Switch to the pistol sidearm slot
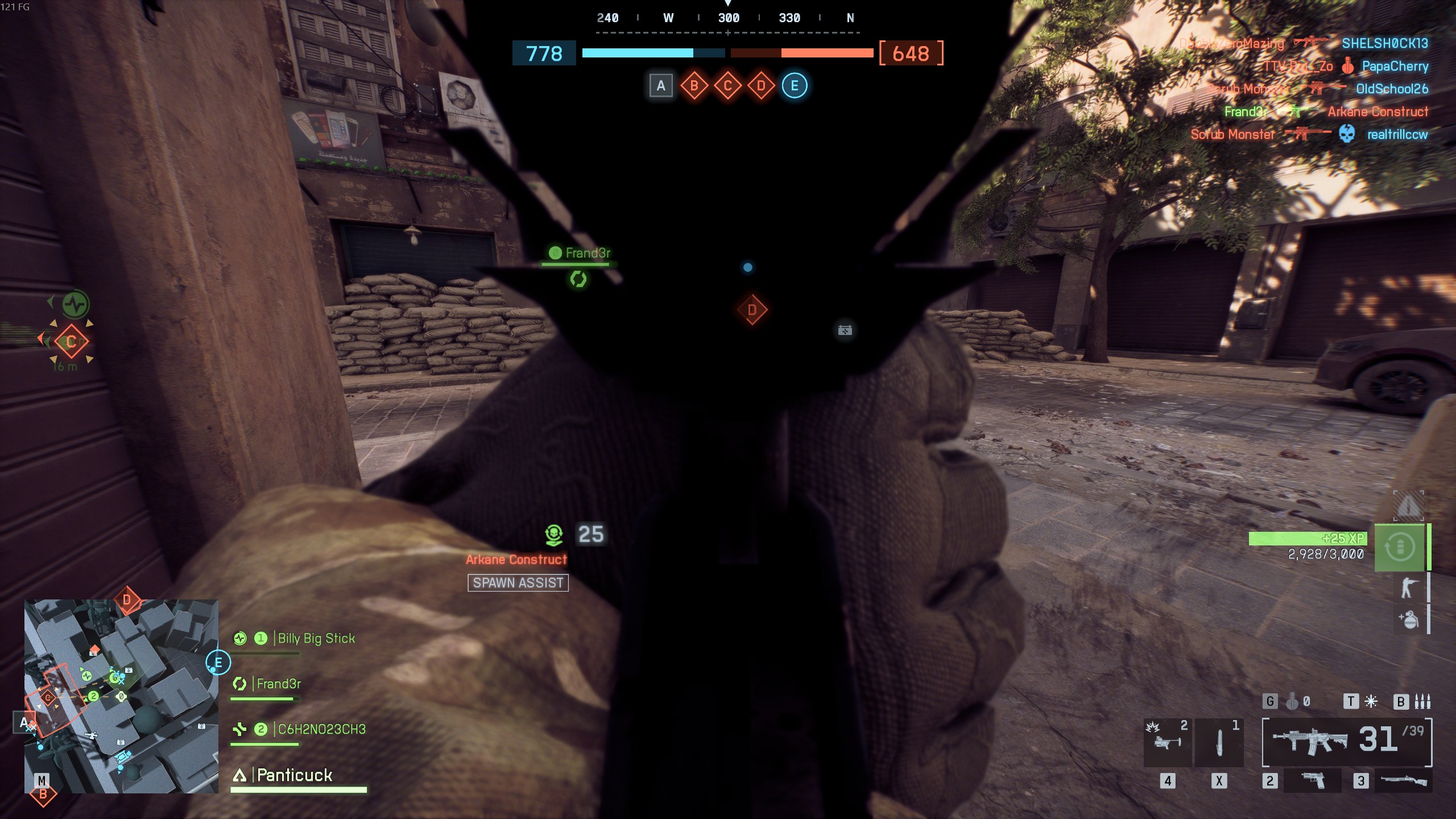The width and height of the screenshot is (1456, 819). [x=1312, y=780]
